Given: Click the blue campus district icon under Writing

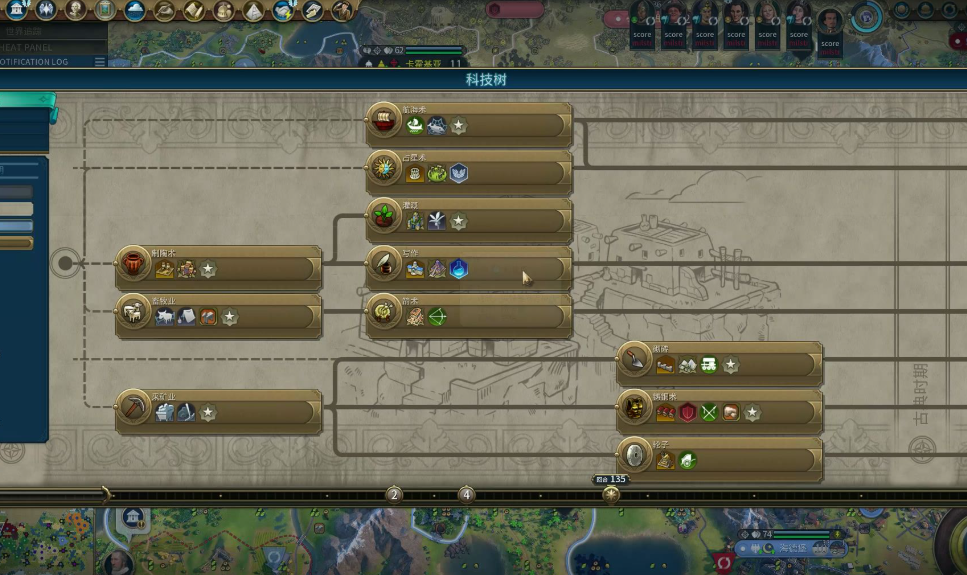Looking at the screenshot, I should click(458, 269).
